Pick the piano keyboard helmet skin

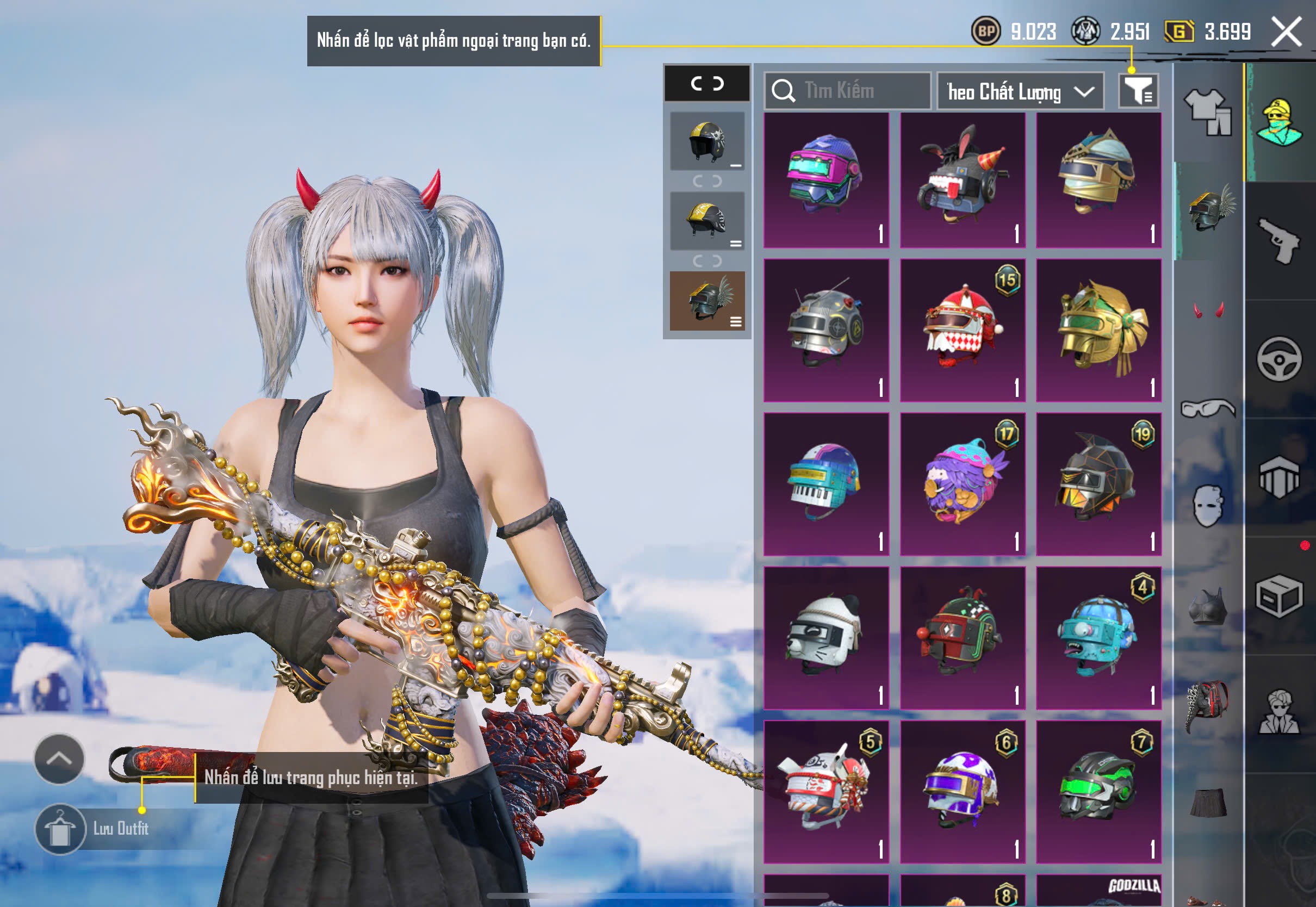[x=826, y=484]
